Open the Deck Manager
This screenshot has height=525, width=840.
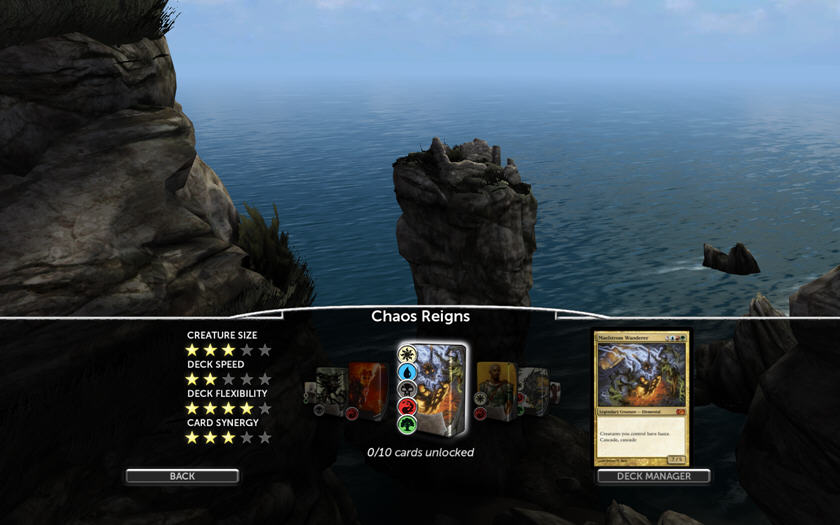(654, 476)
